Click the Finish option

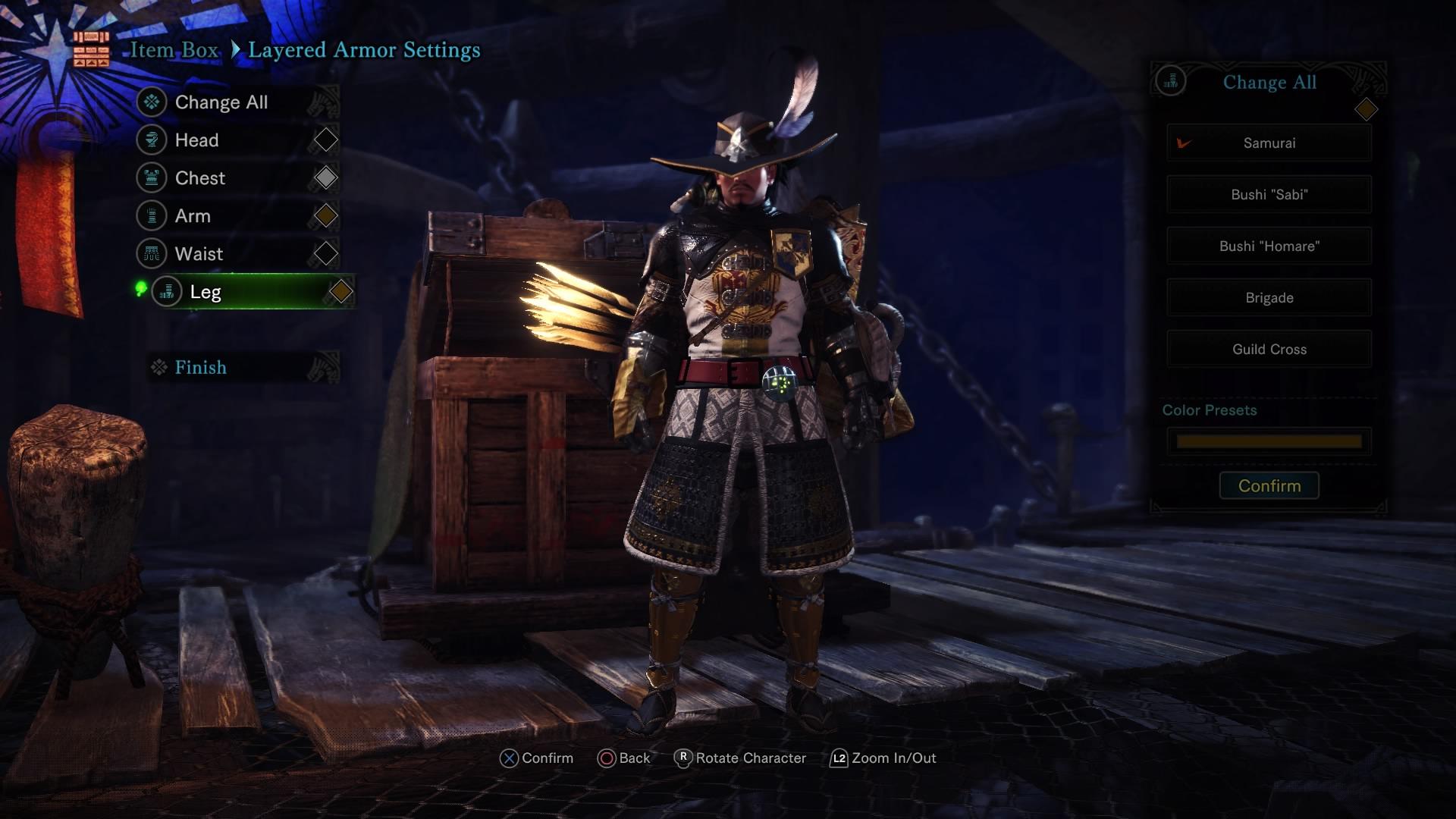tap(199, 367)
